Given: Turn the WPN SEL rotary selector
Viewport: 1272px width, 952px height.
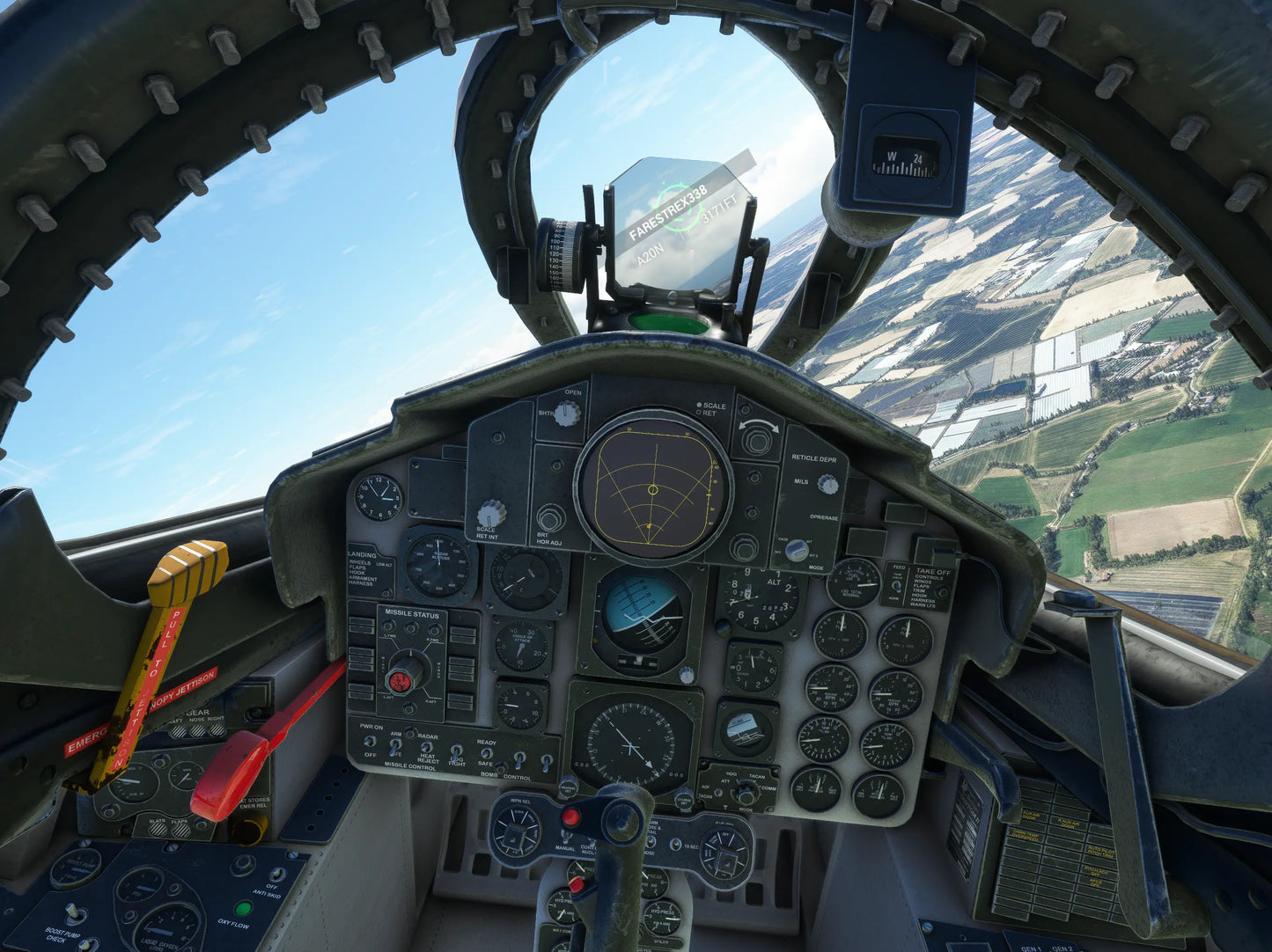Looking at the screenshot, I should pos(516,831).
